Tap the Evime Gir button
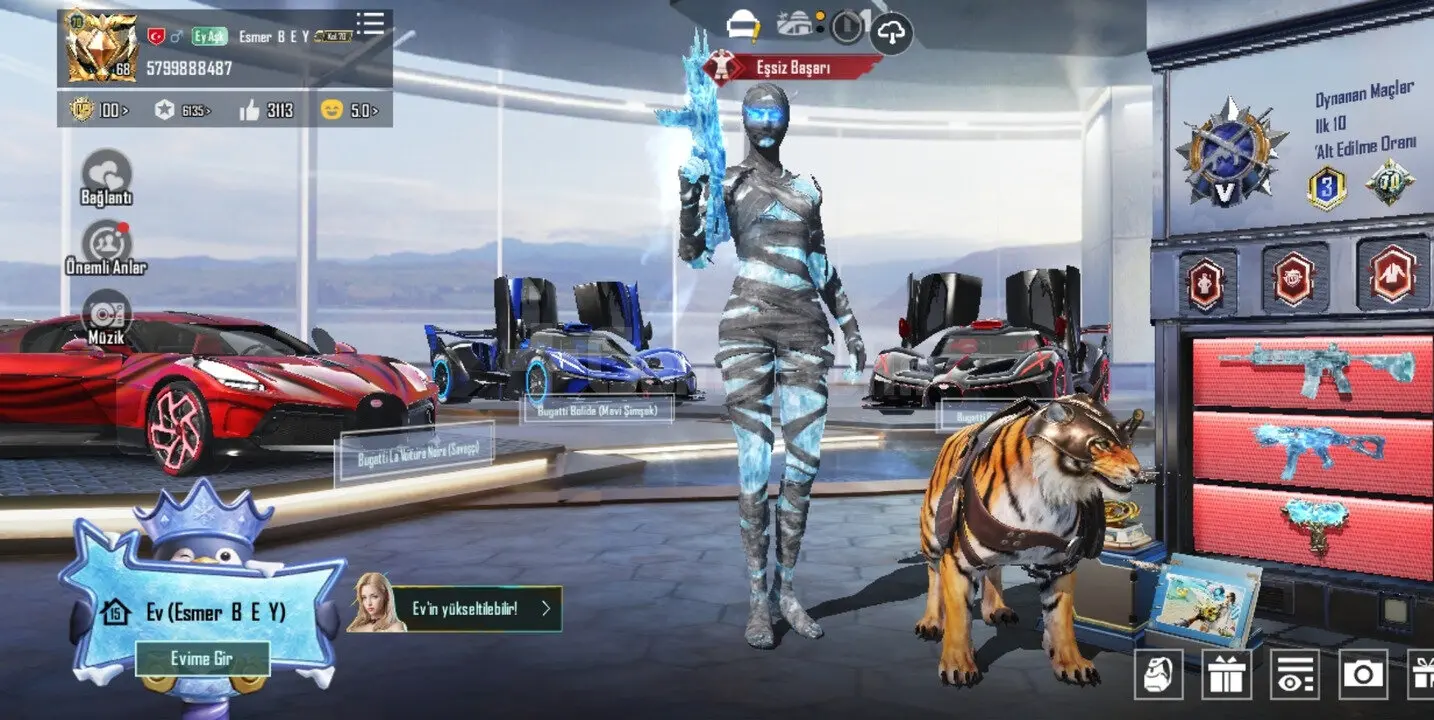The height and width of the screenshot is (720, 1434). click(x=203, y=659)
